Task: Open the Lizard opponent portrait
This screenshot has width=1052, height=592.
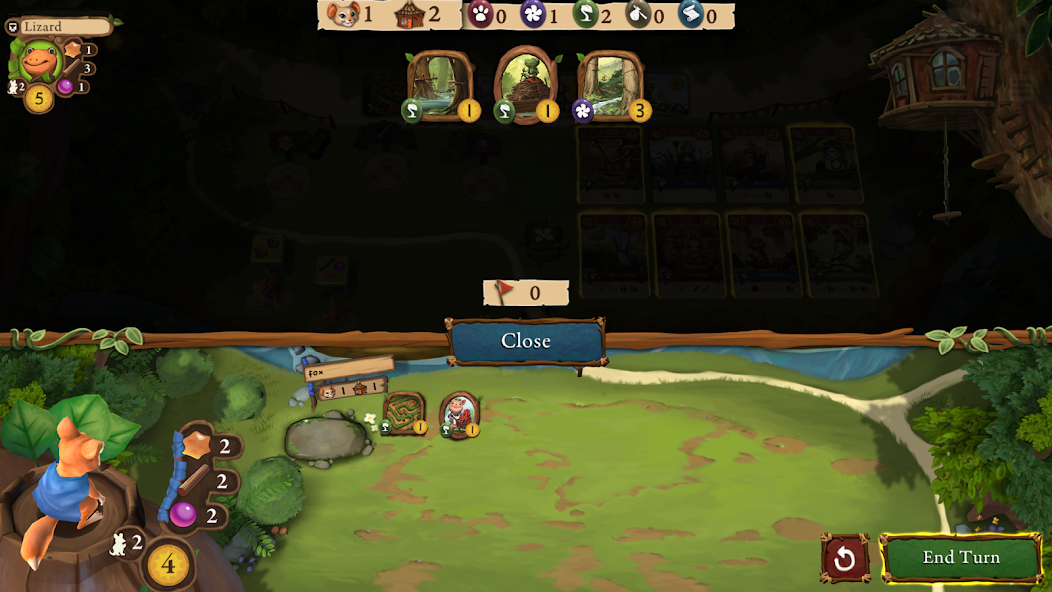Action: 38,60
